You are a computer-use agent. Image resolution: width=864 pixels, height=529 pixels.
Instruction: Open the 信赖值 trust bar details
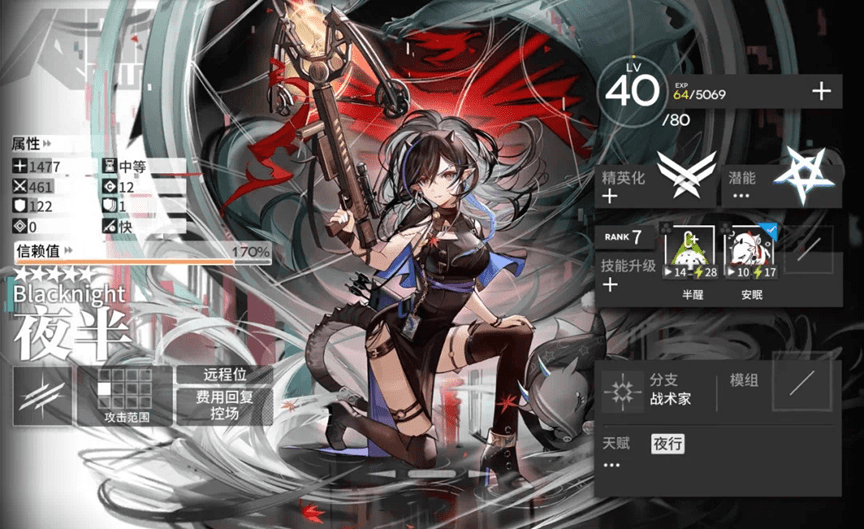141,252
